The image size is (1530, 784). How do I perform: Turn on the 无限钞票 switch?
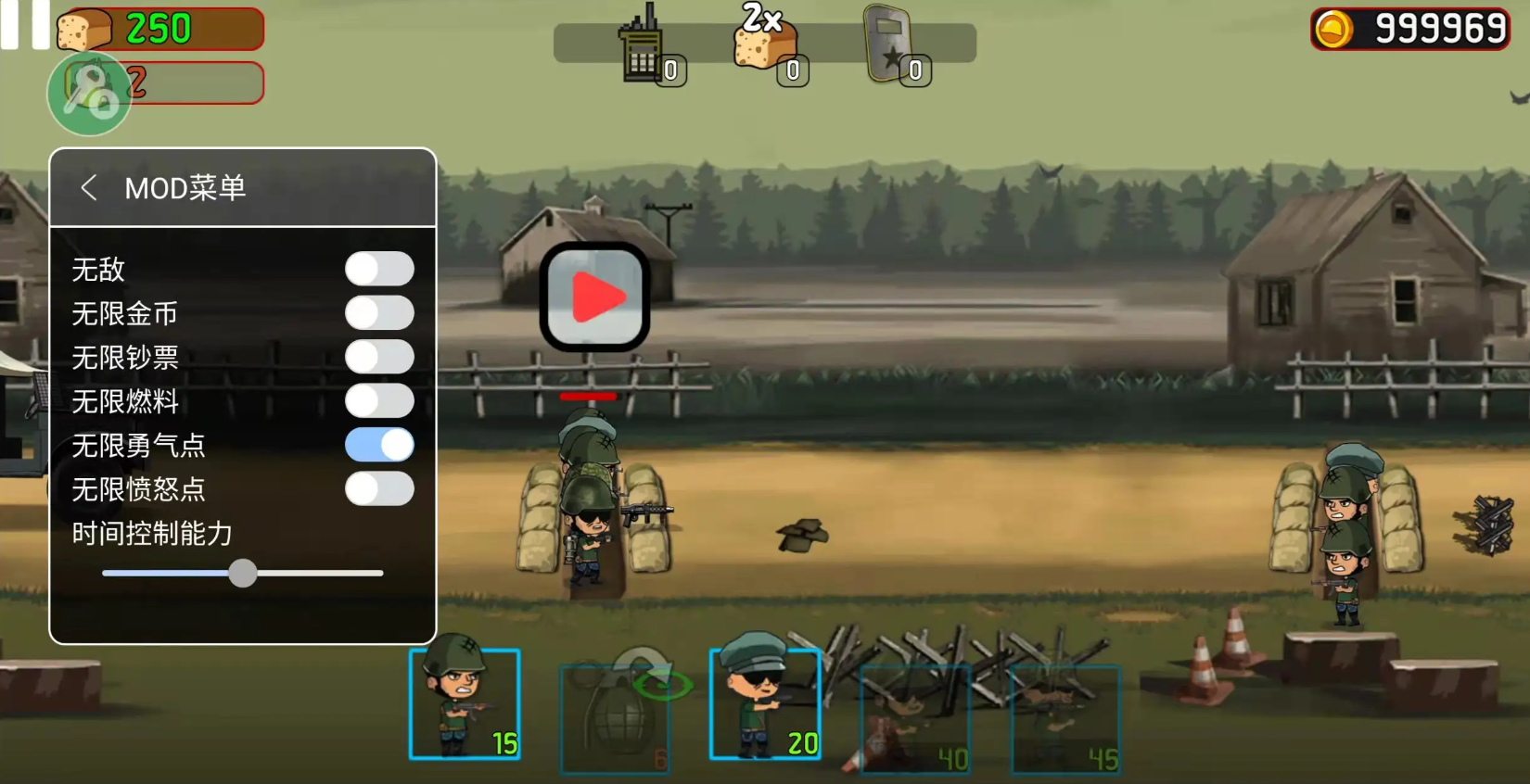coord(379,357)
